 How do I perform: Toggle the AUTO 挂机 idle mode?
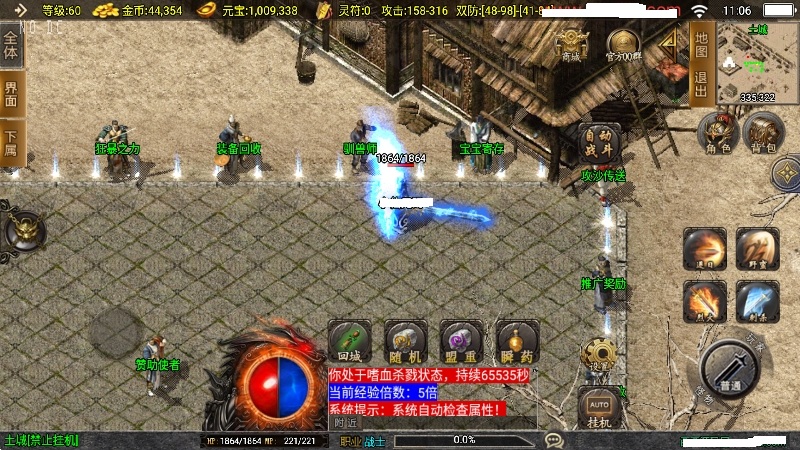(598, 410)
